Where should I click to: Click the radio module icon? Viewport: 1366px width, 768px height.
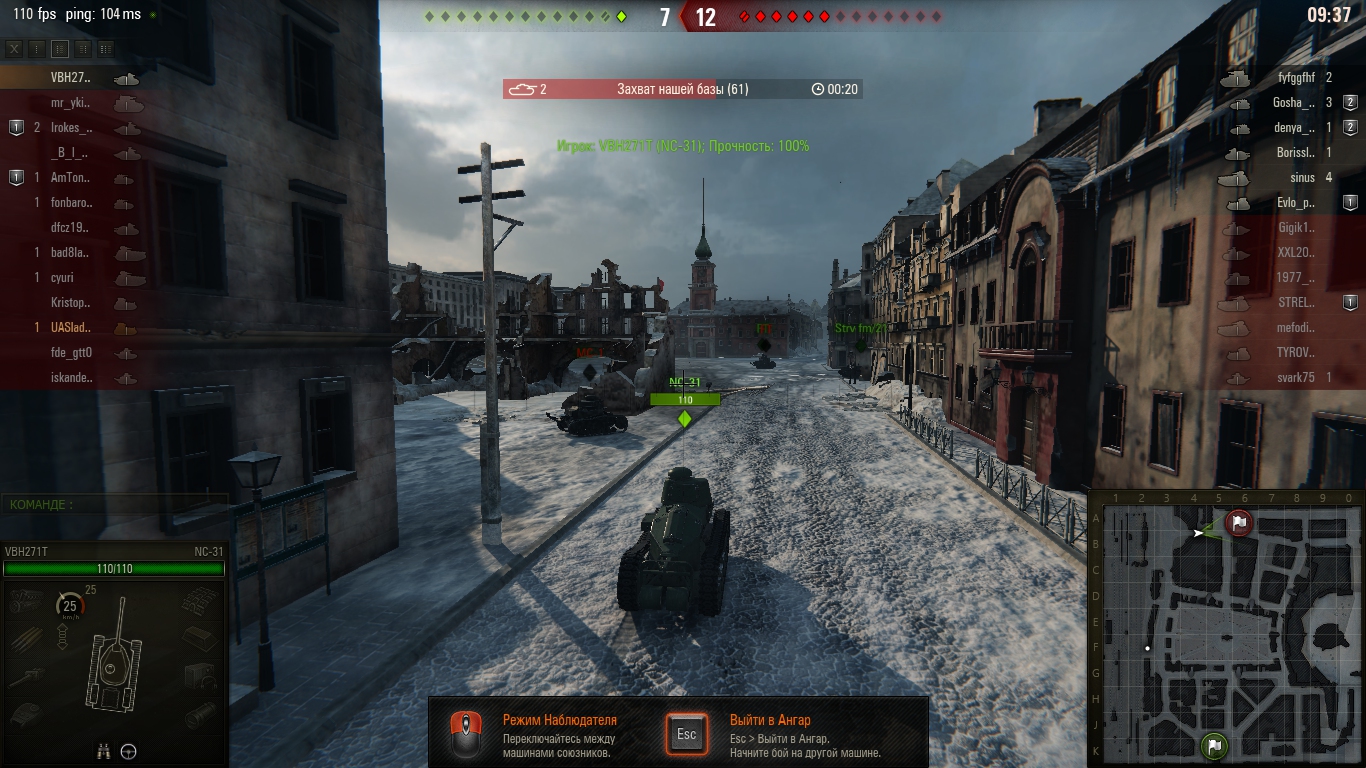pos(199,674)
